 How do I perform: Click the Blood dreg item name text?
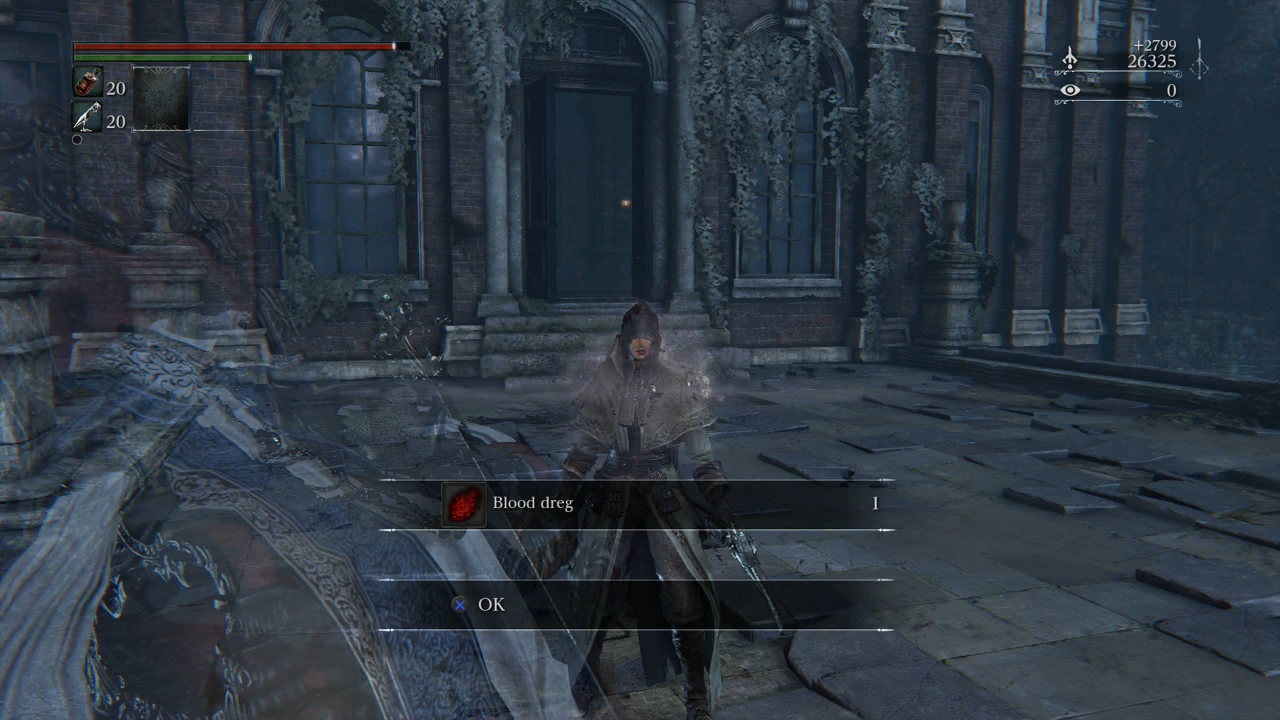point(531,504)
